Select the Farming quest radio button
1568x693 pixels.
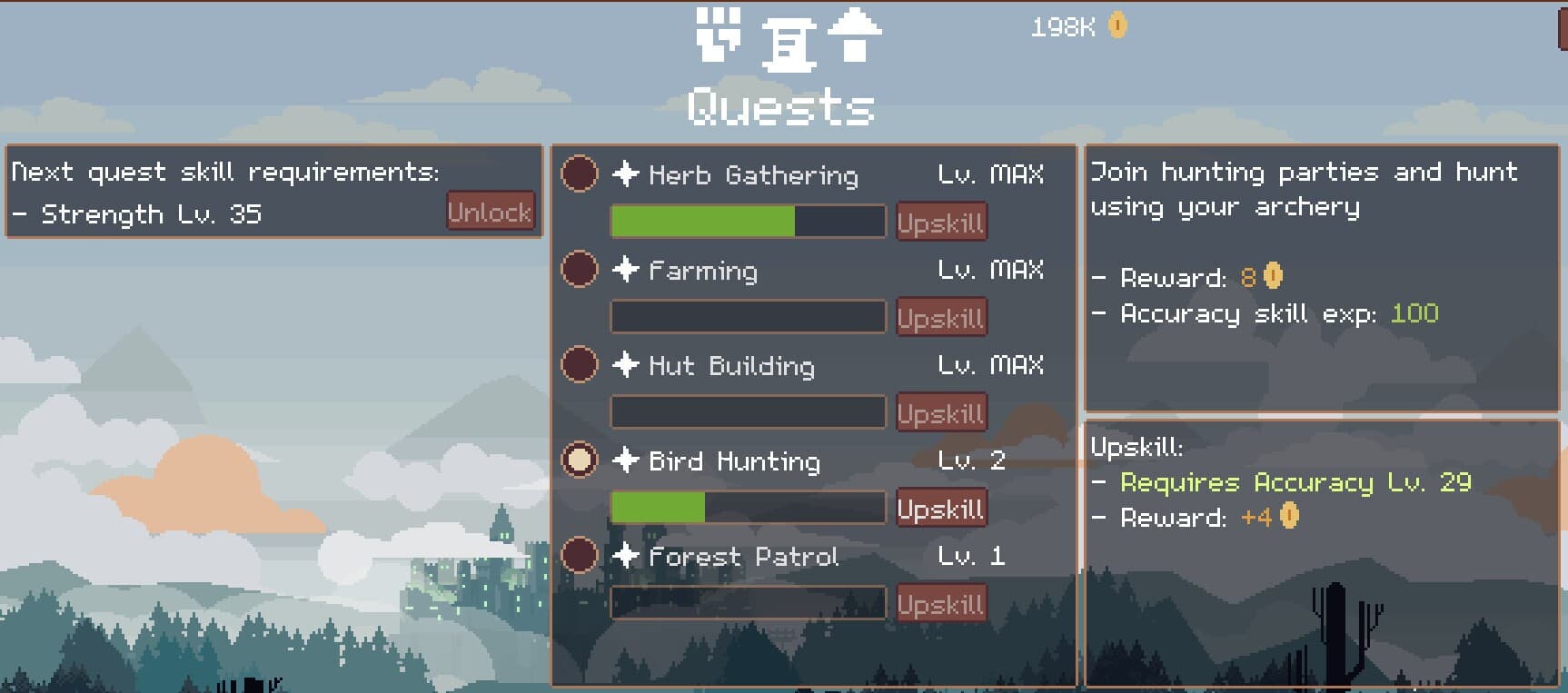tap(580, 269)
